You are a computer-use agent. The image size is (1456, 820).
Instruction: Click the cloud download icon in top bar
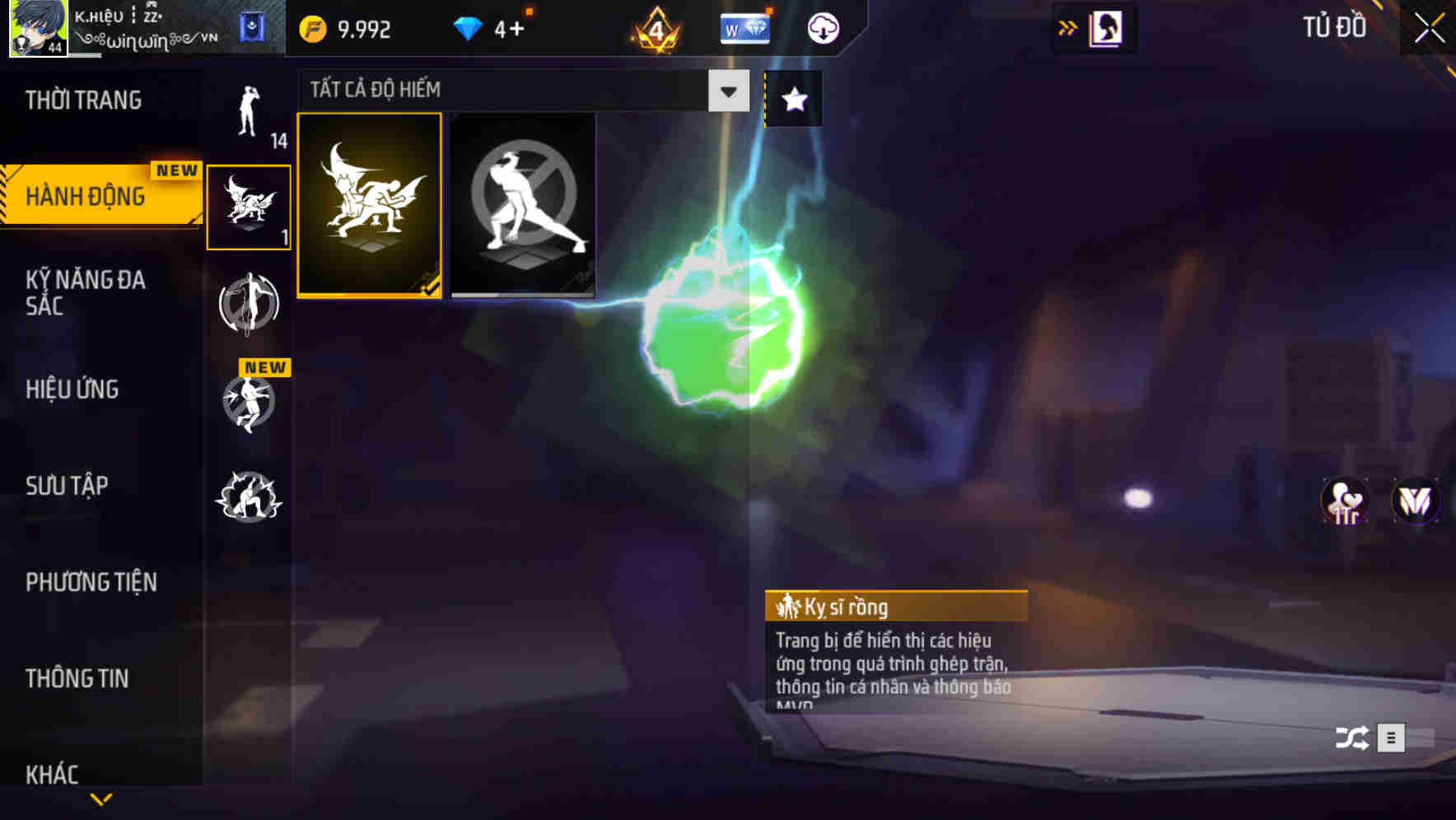pos(823,27)
